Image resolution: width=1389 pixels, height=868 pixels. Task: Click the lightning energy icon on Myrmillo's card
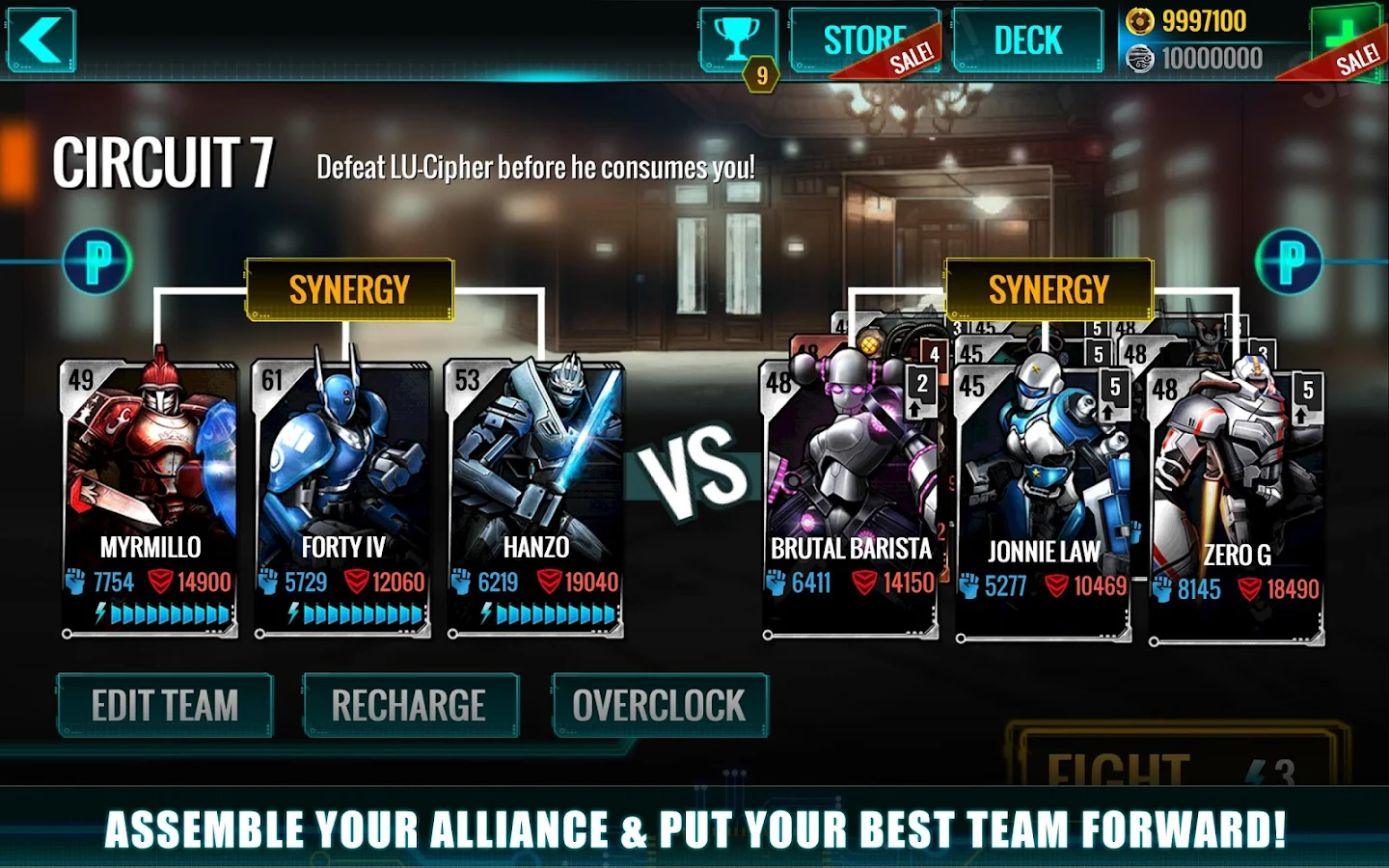[100, 611]
